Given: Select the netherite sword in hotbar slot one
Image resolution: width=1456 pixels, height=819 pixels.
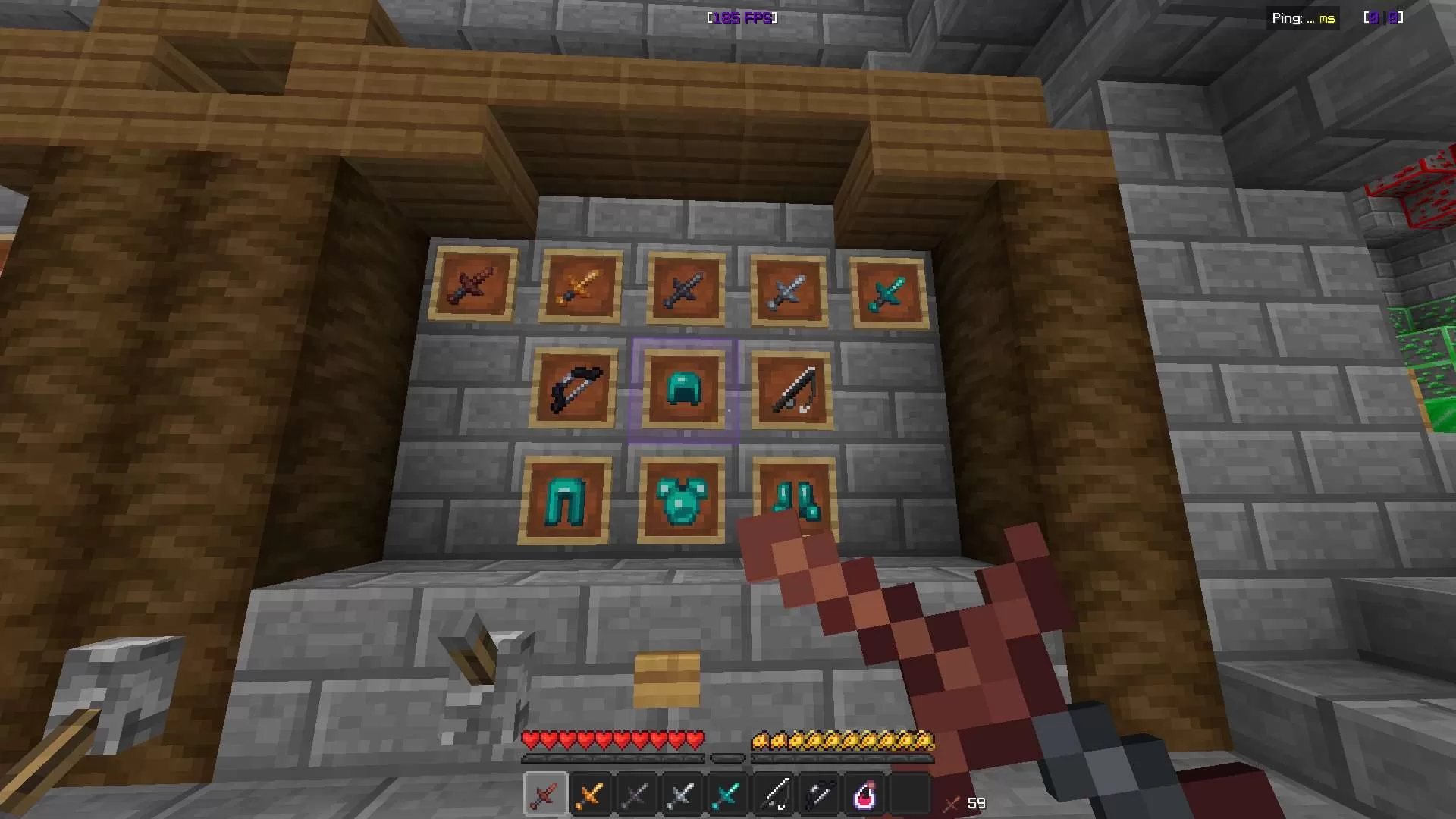Looking at the screenshot, I should 544,793.
